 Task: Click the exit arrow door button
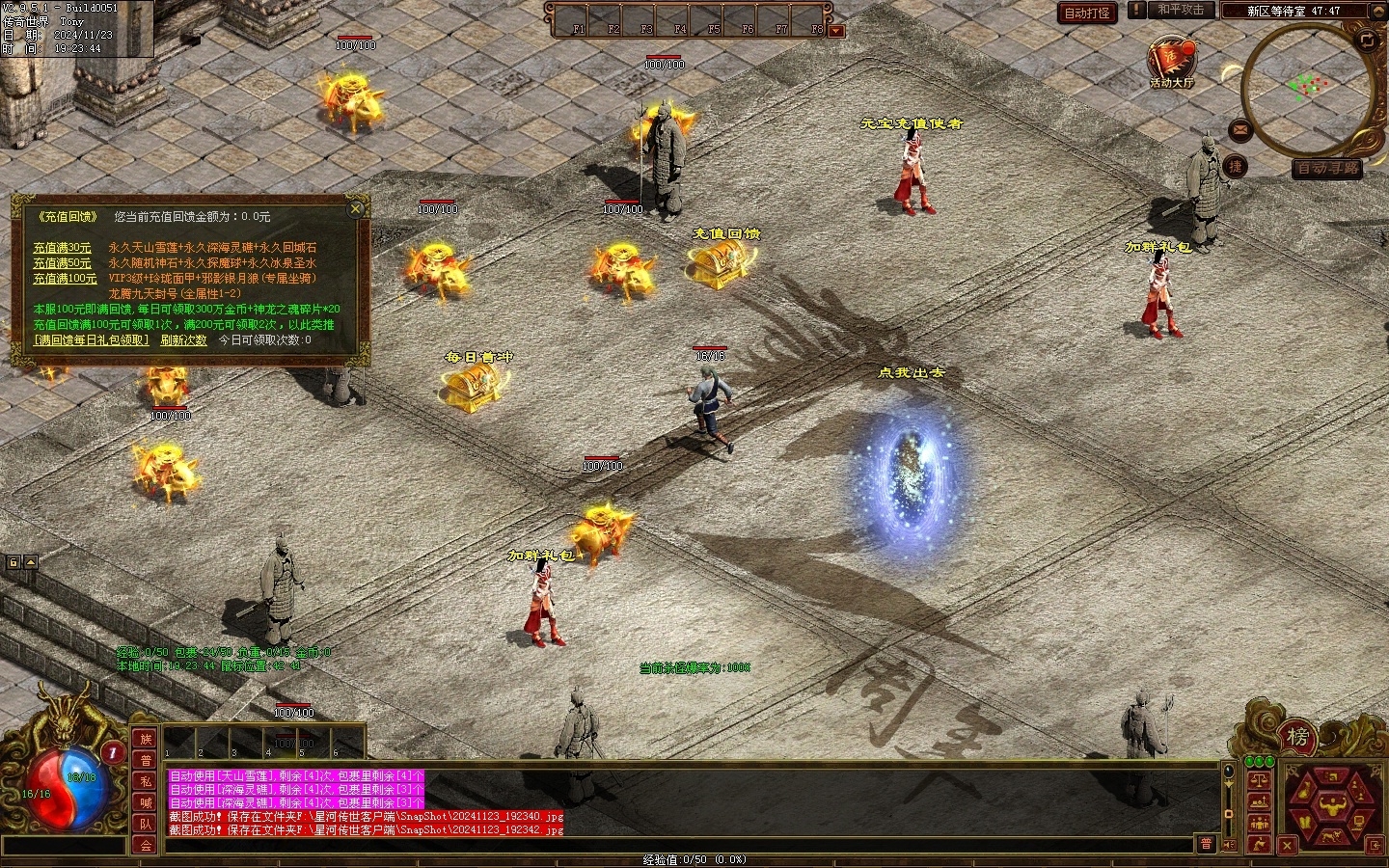[x=1375, y=845]
